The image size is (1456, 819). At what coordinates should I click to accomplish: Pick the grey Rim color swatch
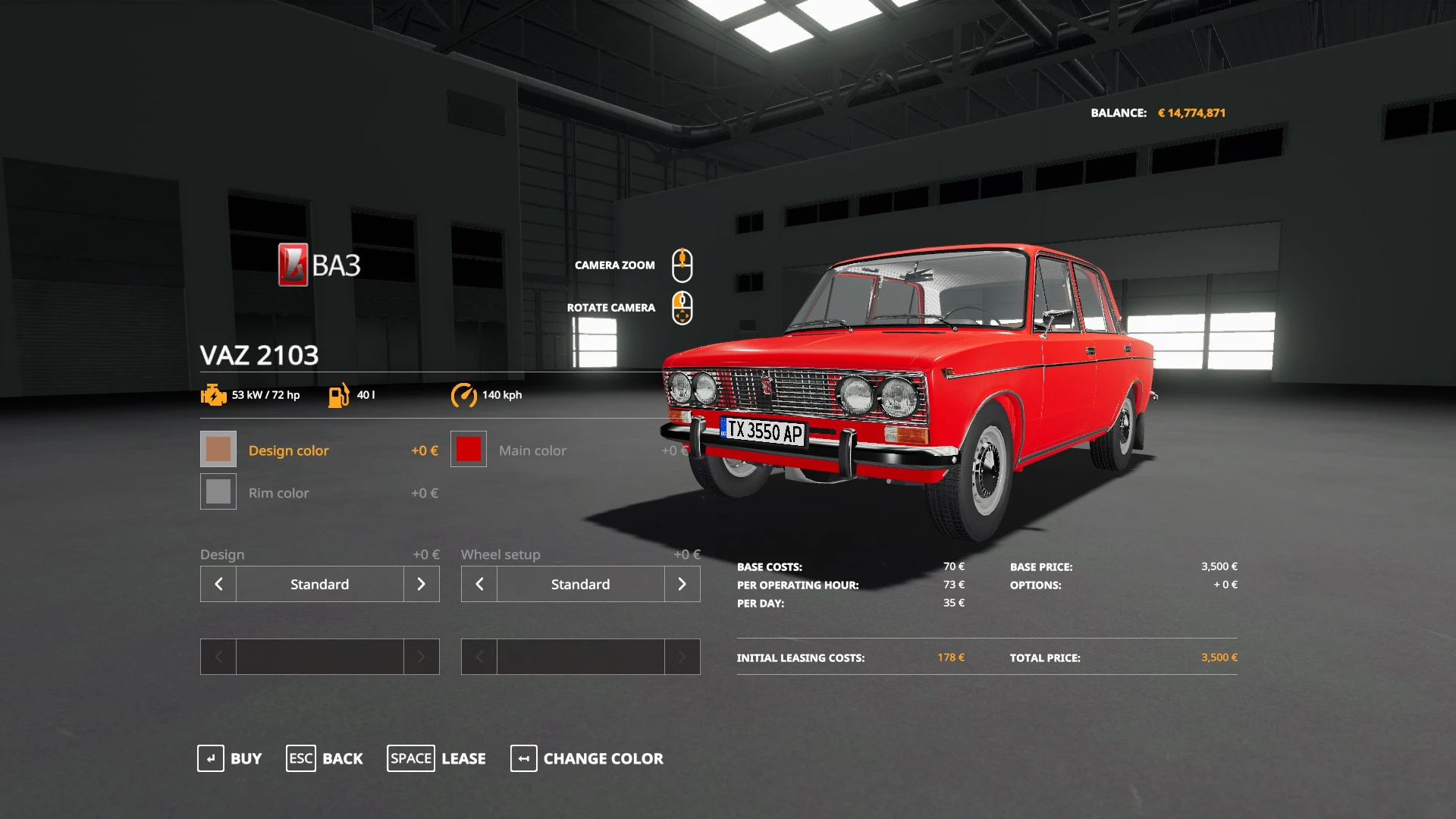coord(218,492)
